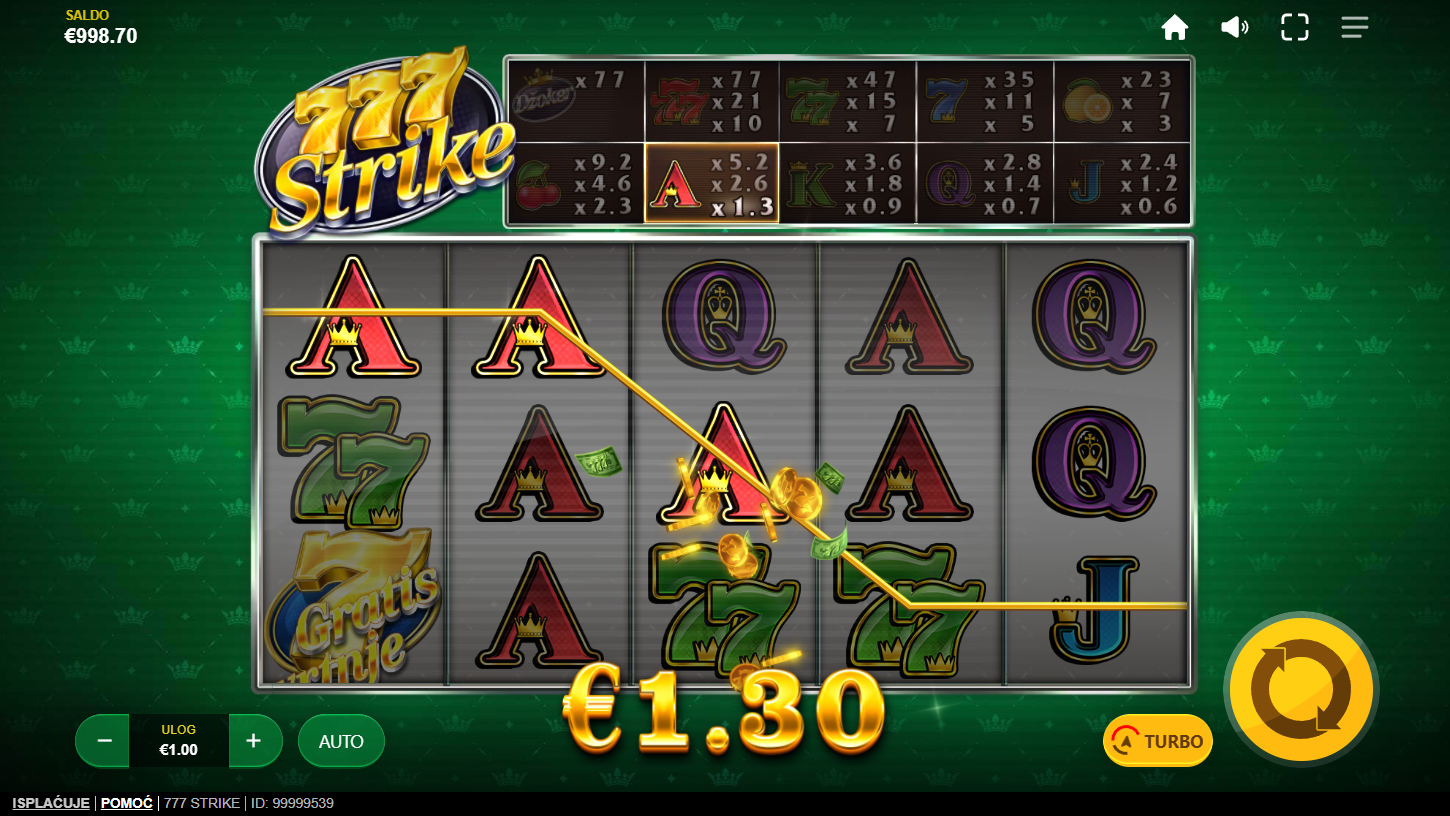Enter fullscreen mode
This screenshot has height=816, width=1450.
pos(1294,28)
